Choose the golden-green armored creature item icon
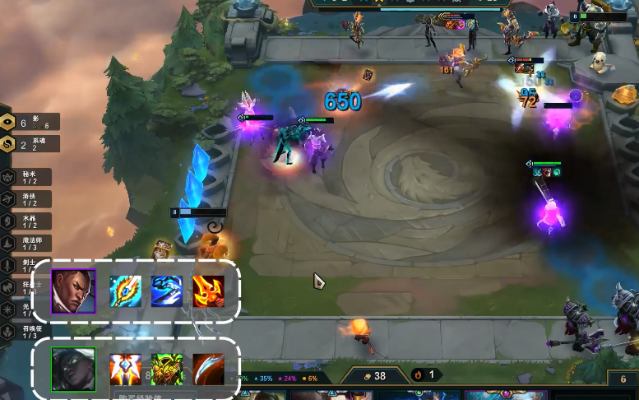Image resolution: width=639 pixels, height=400 pixels. coord(166,369)
